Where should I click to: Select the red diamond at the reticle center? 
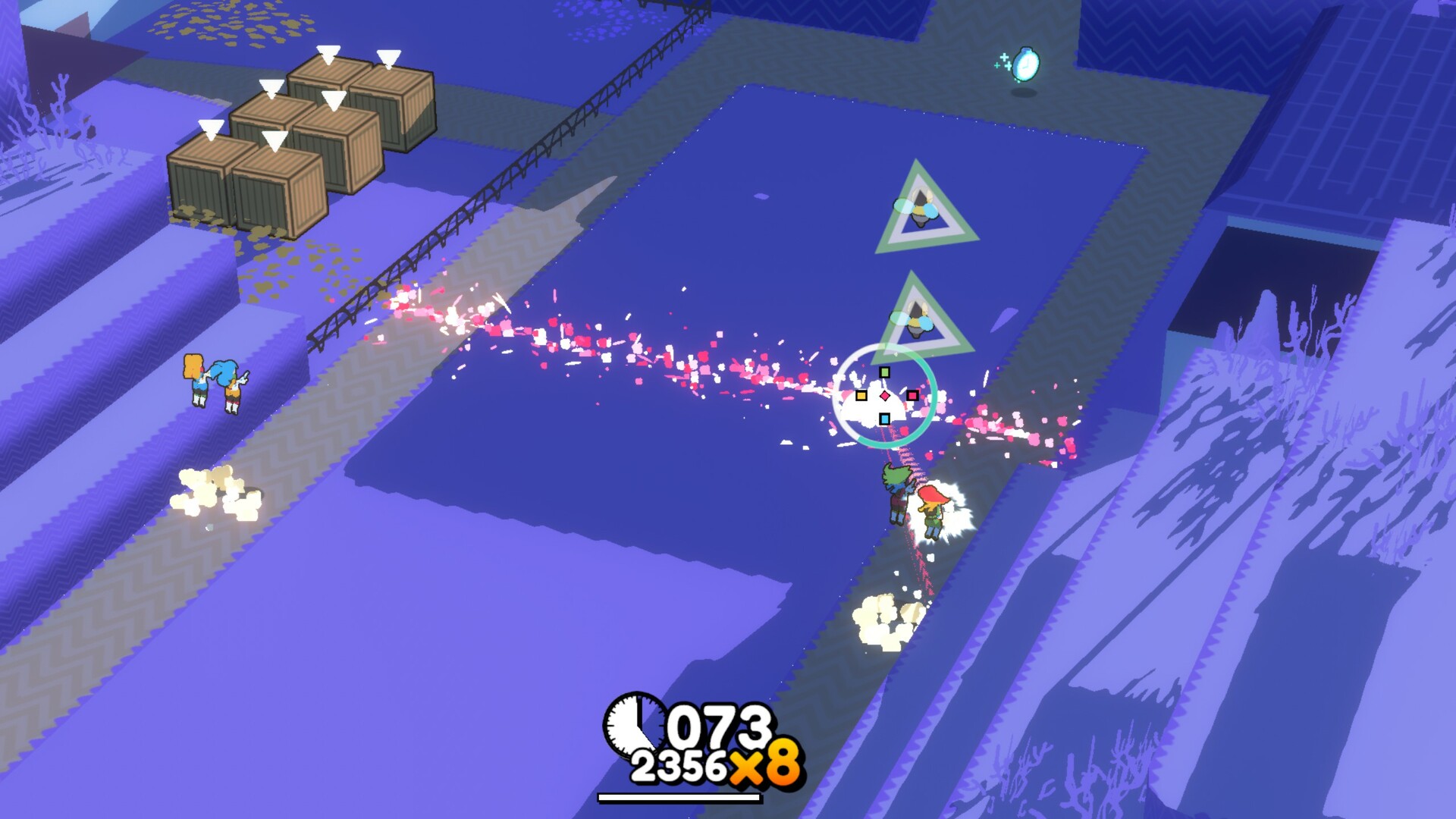[x=885, y=395]
